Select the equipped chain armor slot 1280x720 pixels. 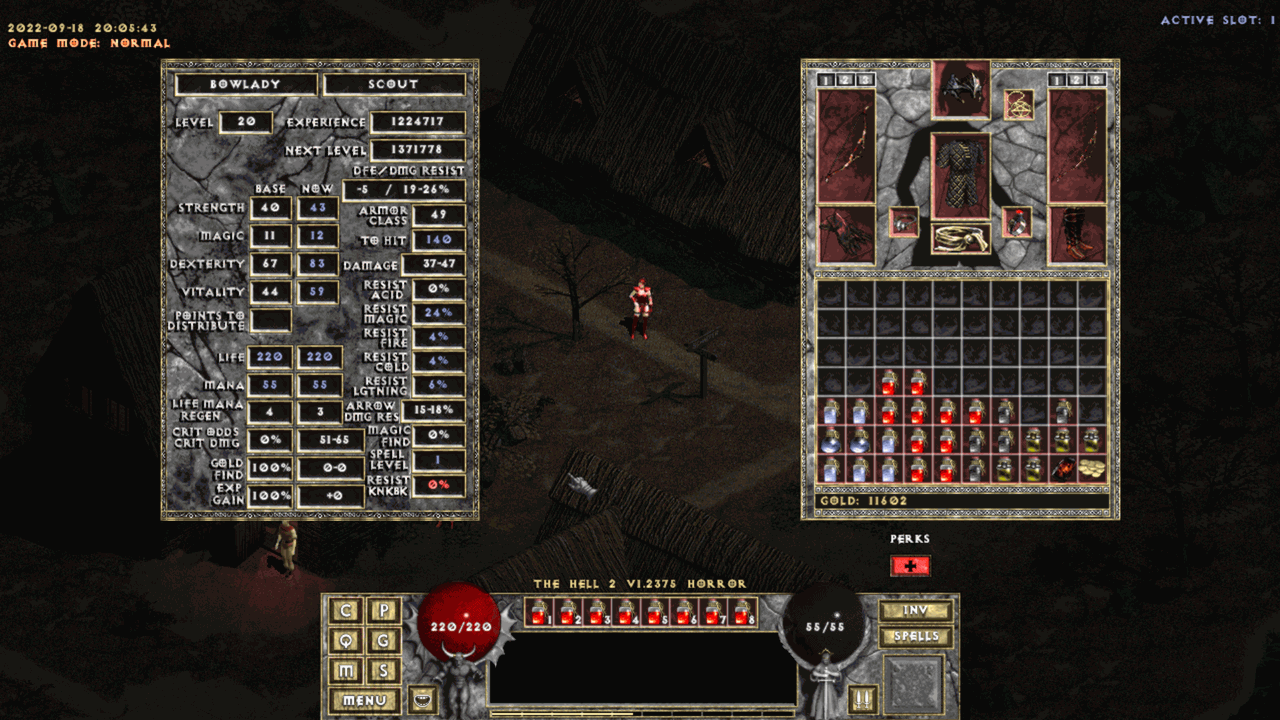pos(961,176)
